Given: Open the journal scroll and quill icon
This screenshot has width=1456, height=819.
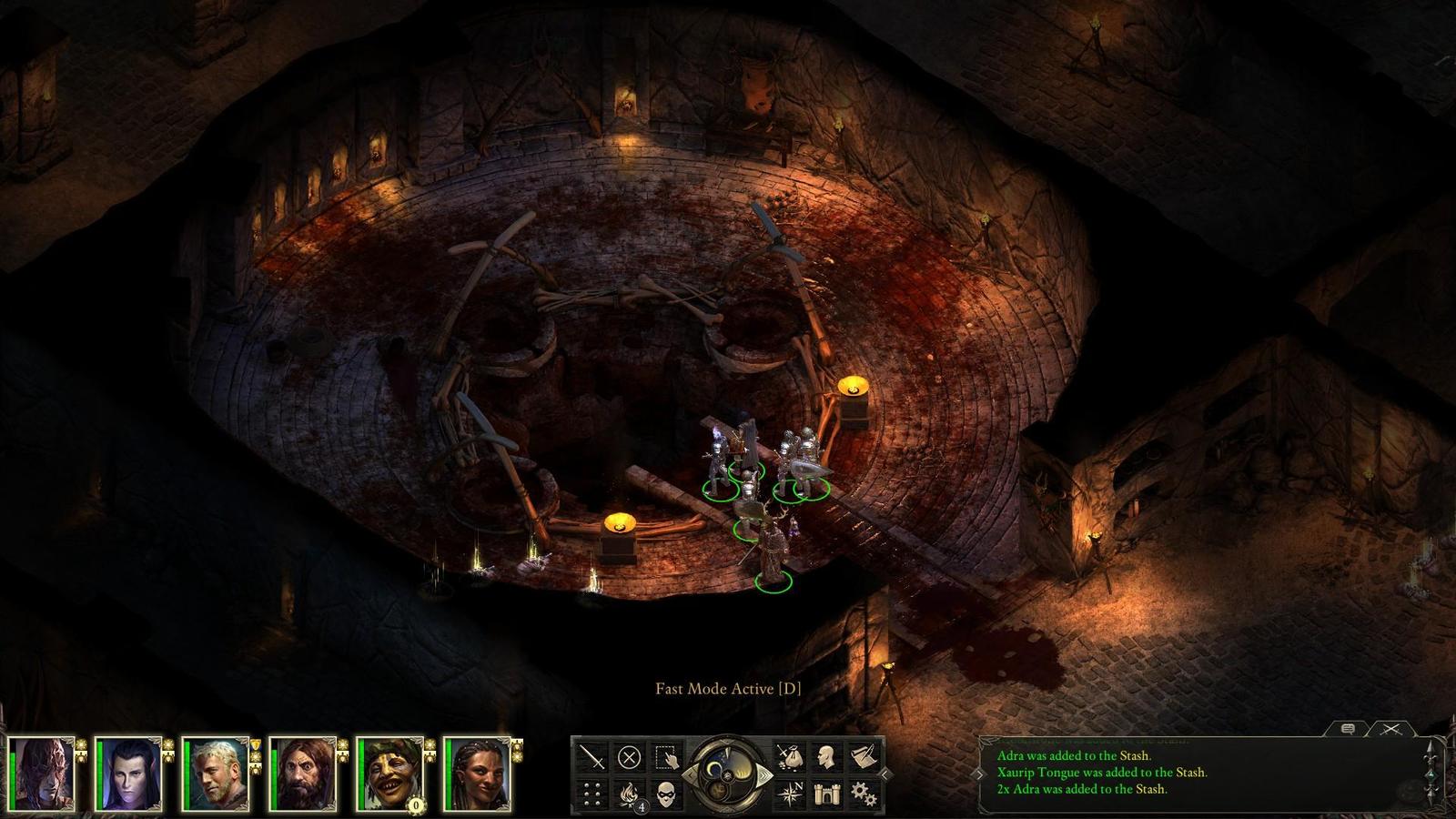Looking at the screenshot, I should 864,757.
